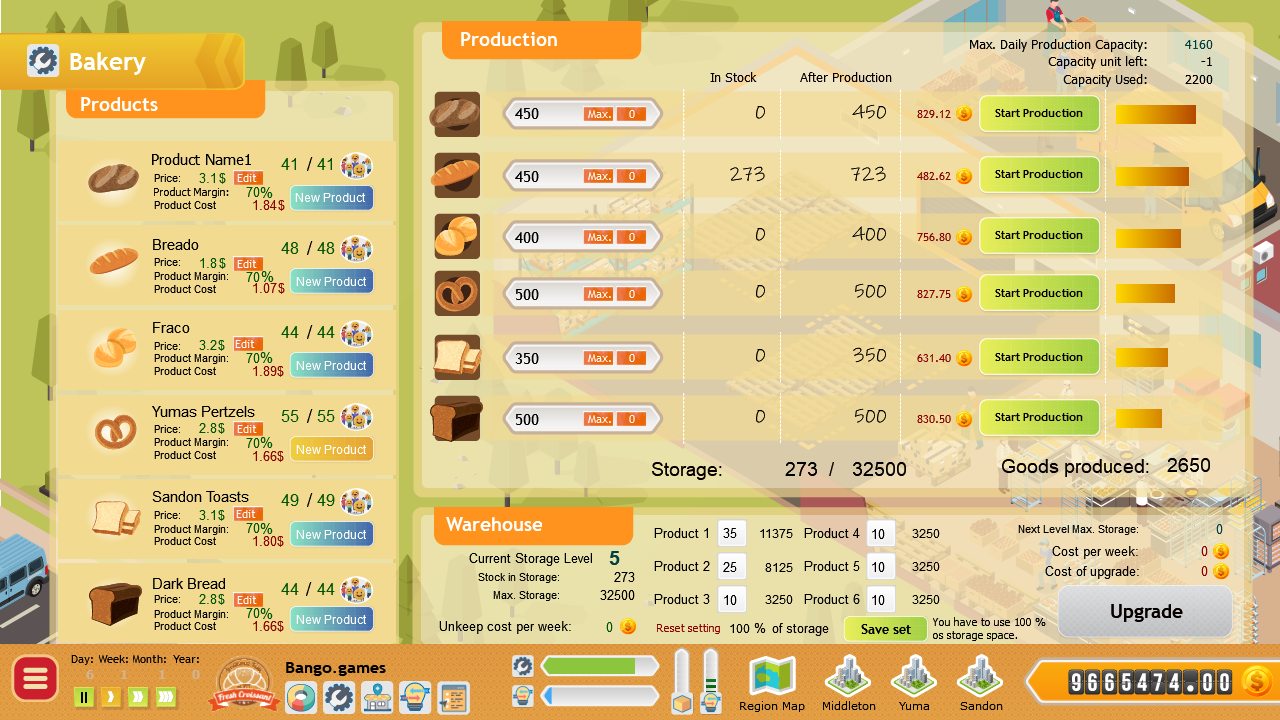Open the gear settings icon in bottom toolbar

coord(339,697)
